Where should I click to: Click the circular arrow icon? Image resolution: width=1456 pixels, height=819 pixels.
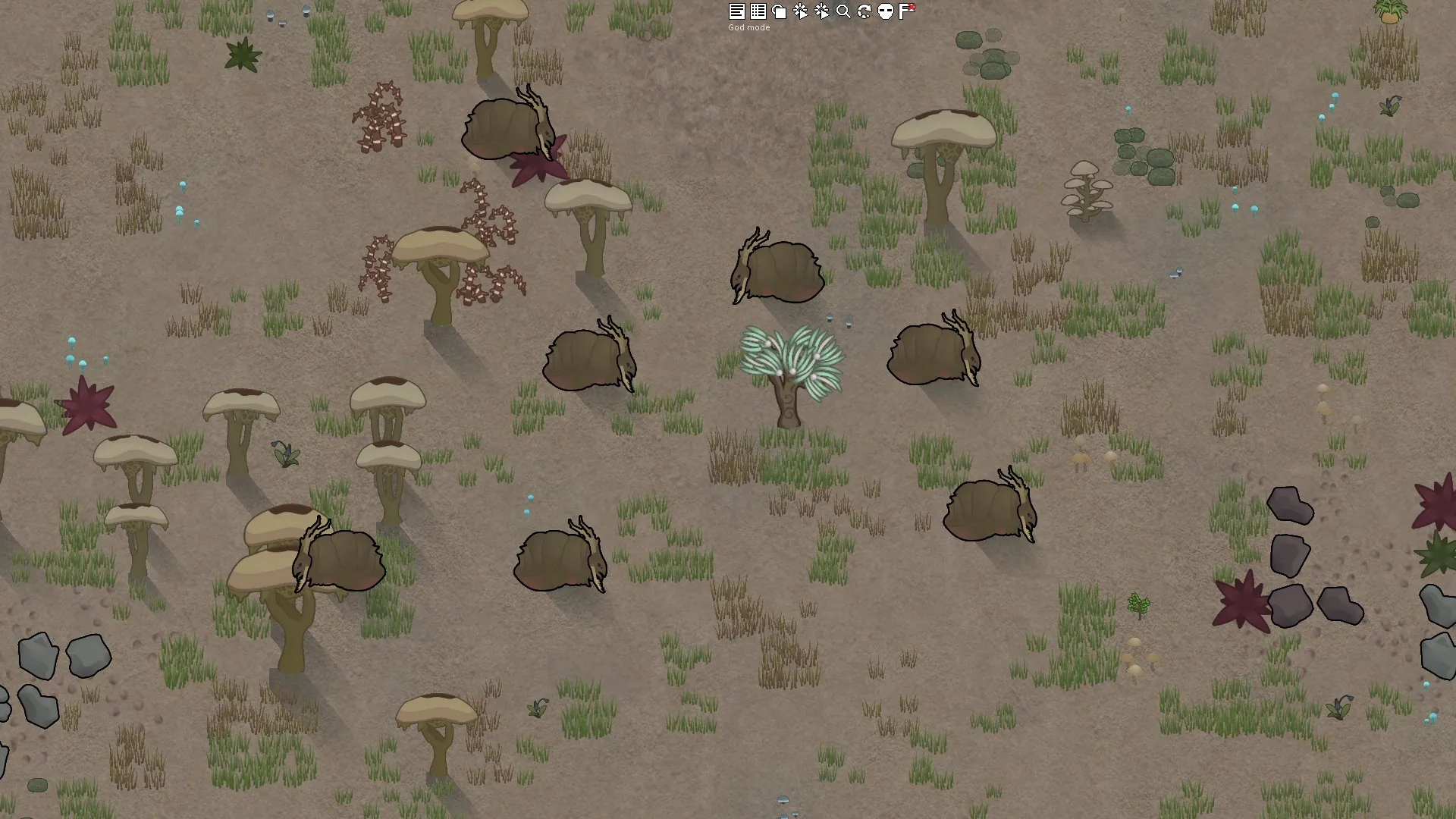tap(864, 11)
